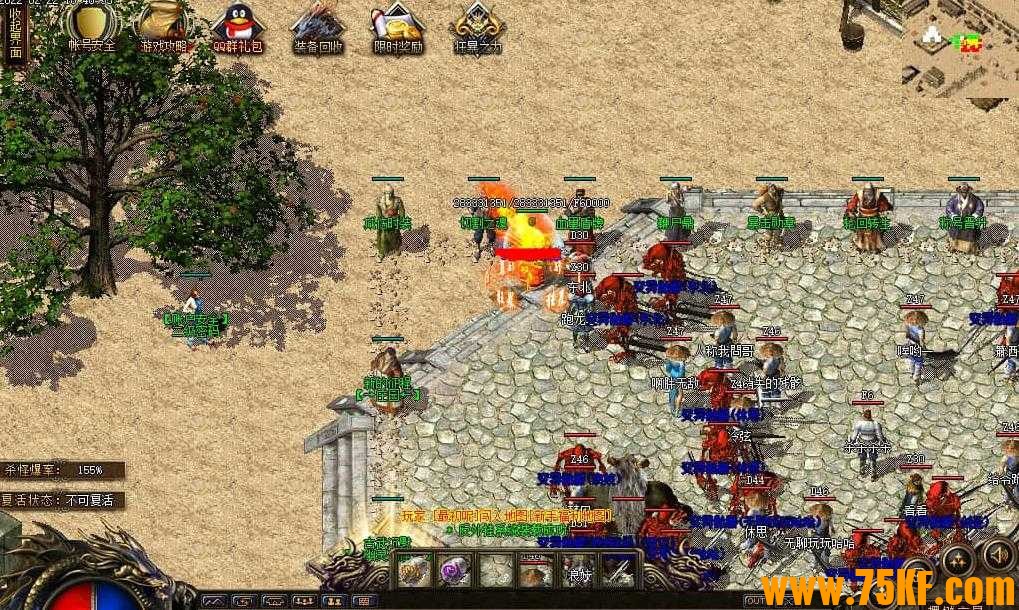
Task: Open the 狂暴之力 berserk power icon
Action: tap(477, 24)
